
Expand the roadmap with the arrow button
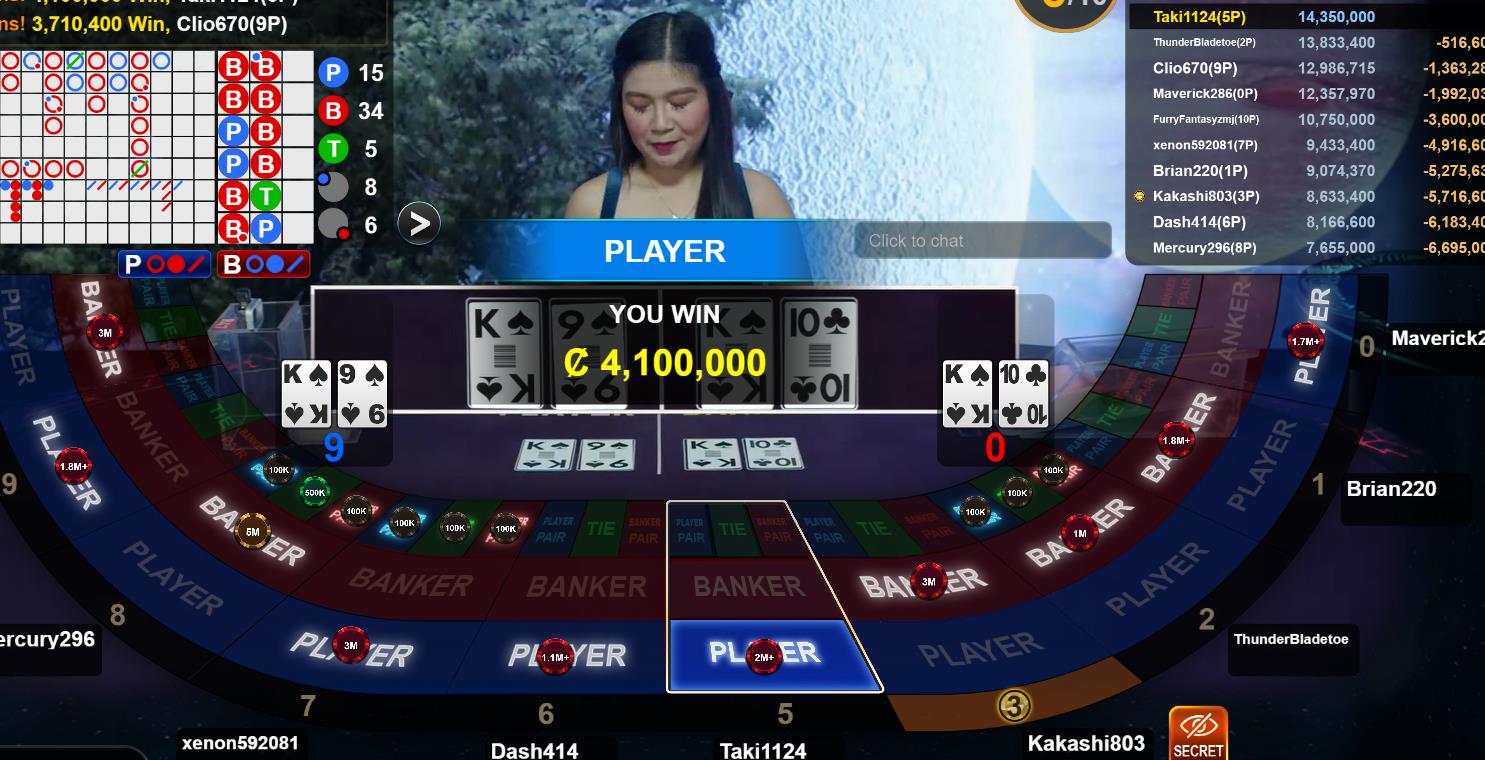coord(419,224)
